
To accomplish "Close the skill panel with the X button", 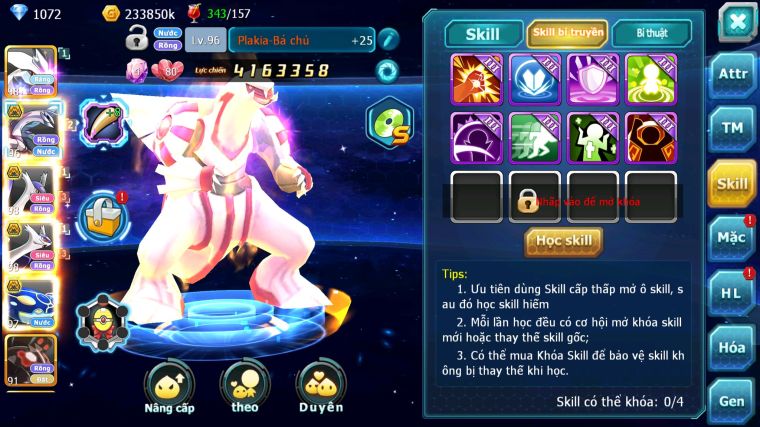I will (x=736, y=22).
